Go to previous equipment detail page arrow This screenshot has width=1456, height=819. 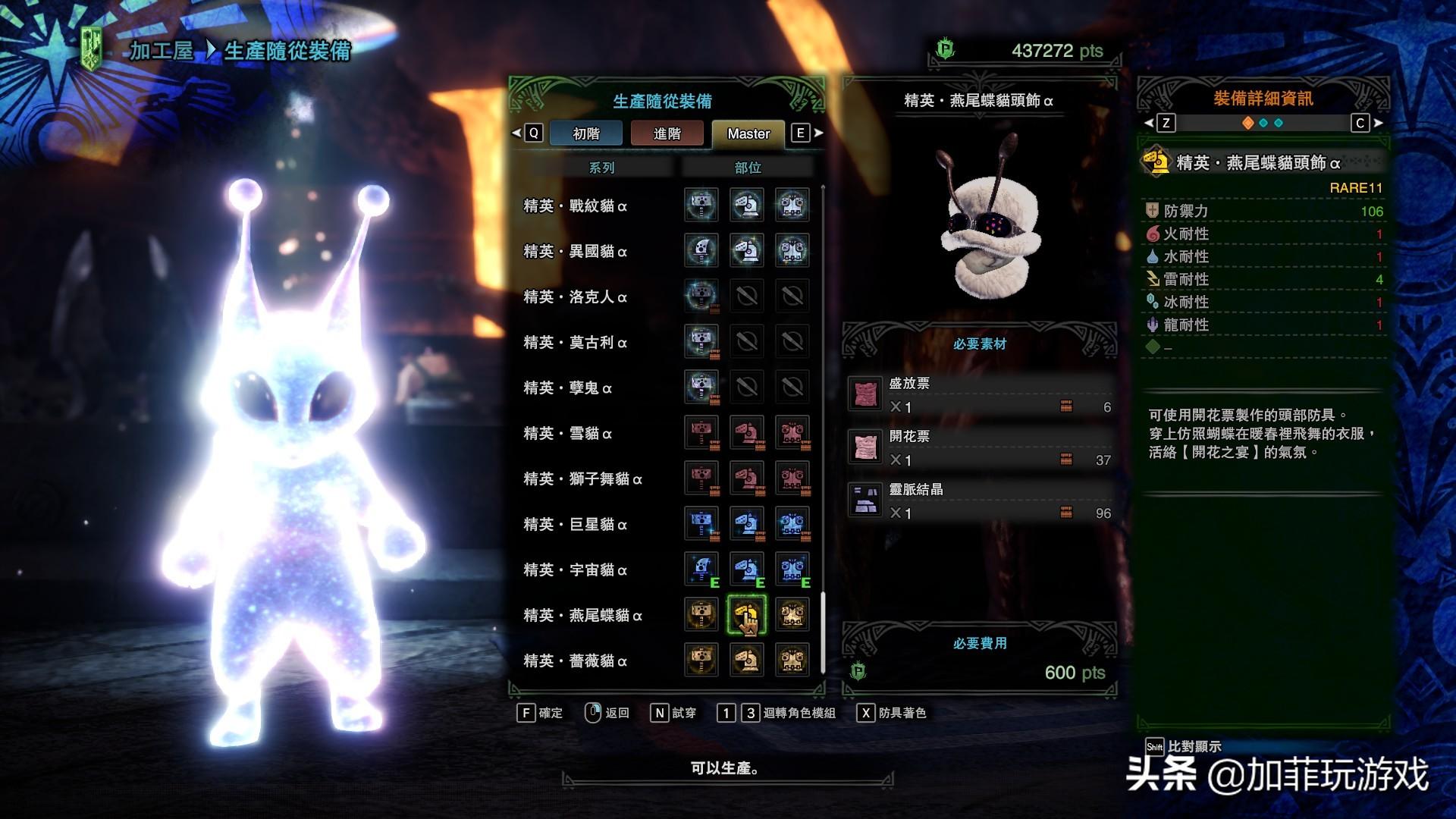1148,123
